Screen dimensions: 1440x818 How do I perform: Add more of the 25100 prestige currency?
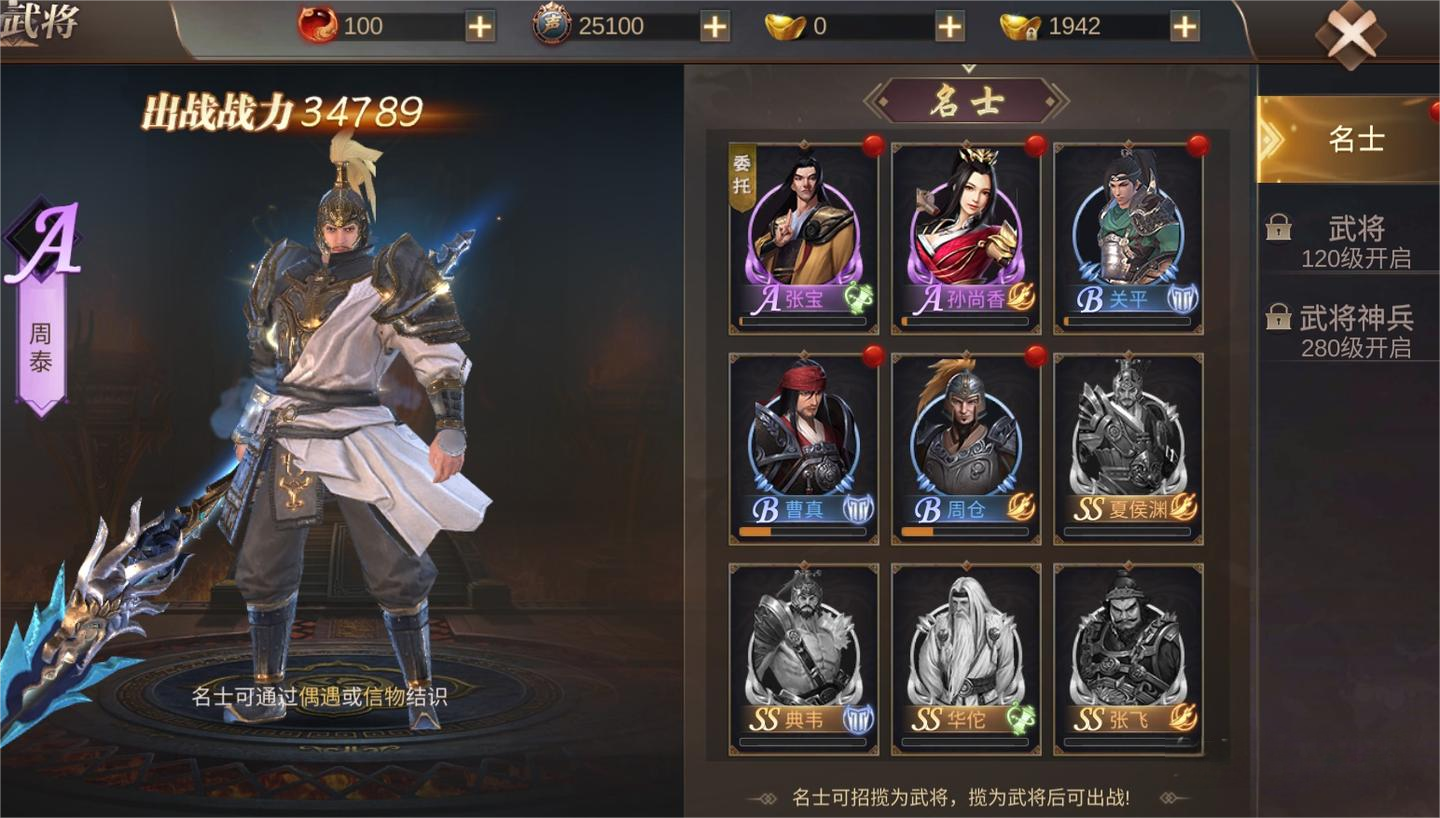tap(714, 27)
